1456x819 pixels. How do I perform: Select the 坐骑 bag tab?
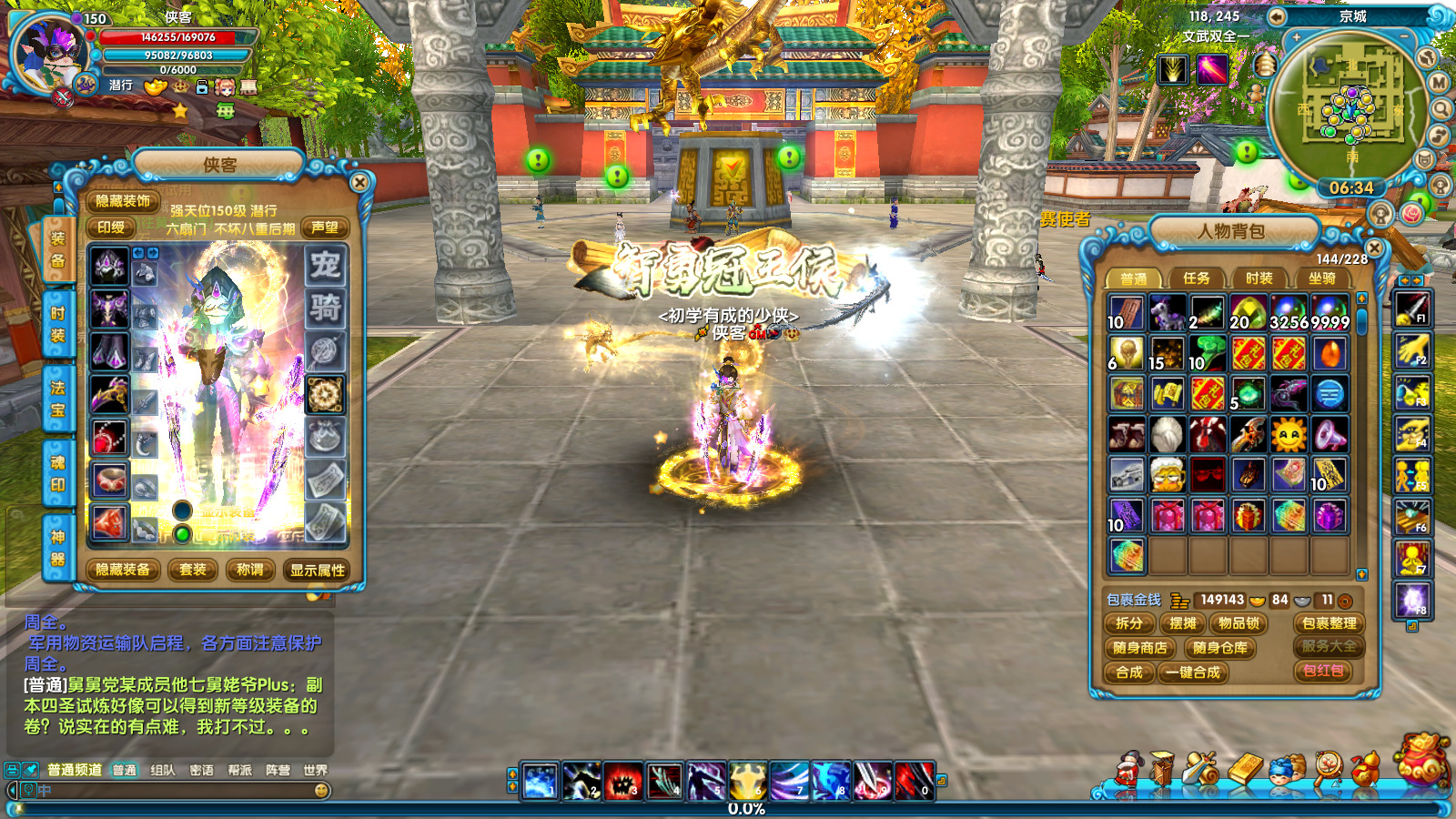point(1321,278)
